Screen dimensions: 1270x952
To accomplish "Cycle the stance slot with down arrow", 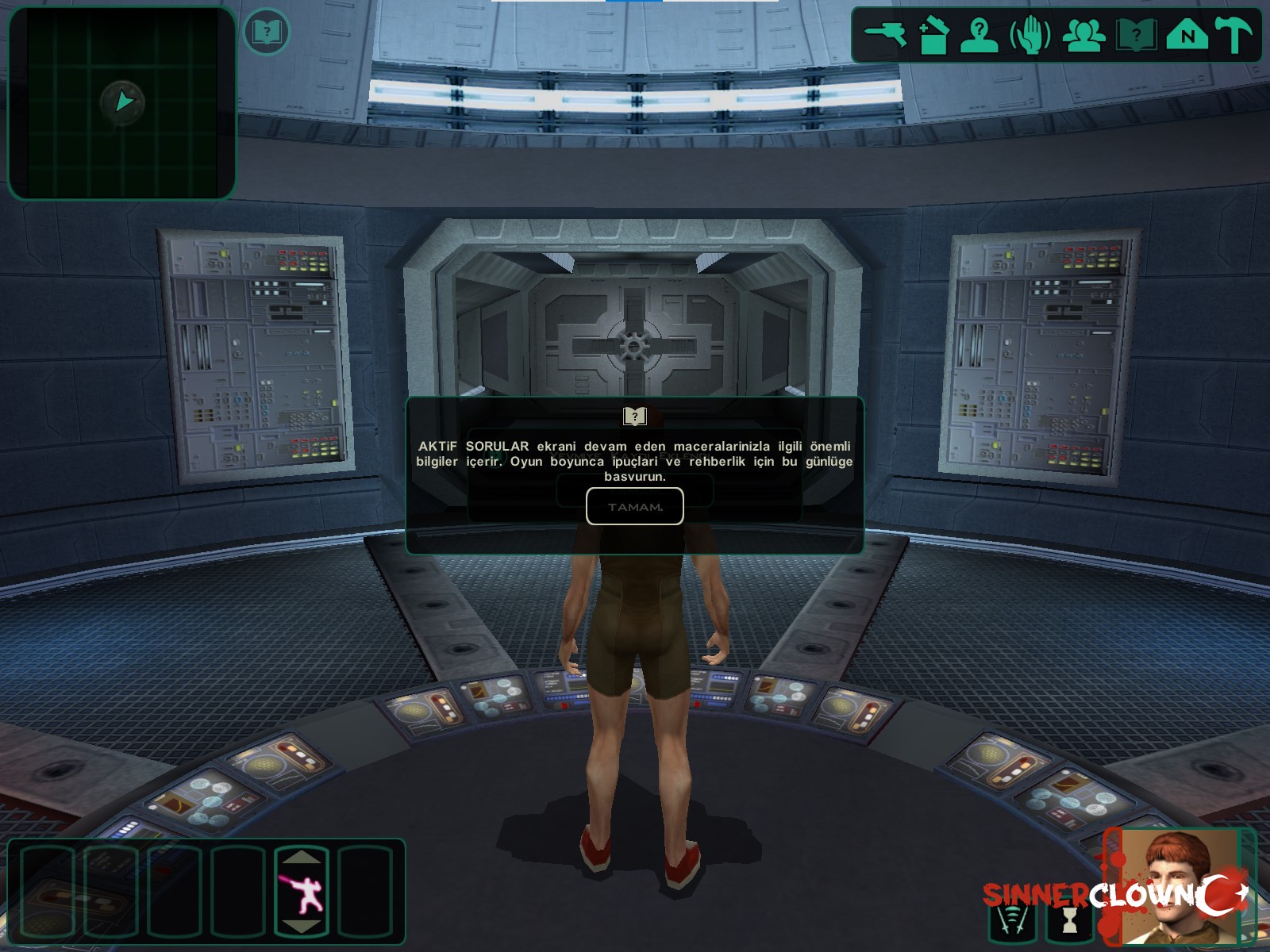I will (x=302, y=927).
